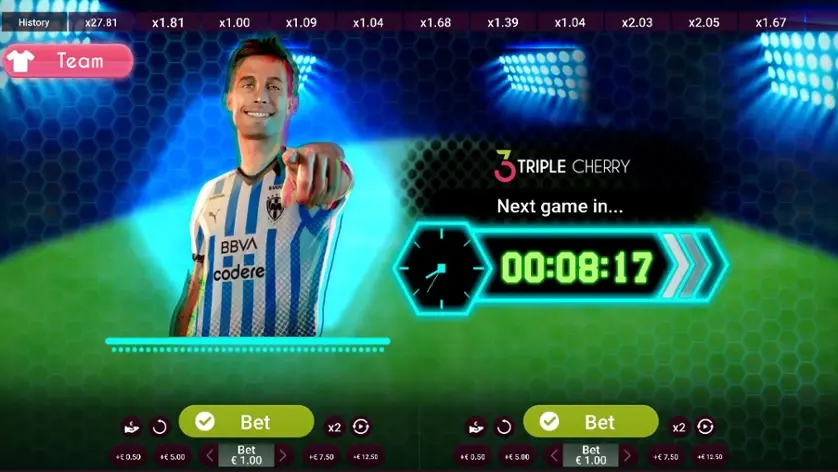Increase the second panel's bet with right arrow
Viewport: 838px width, 472px height.
[627, 456]
